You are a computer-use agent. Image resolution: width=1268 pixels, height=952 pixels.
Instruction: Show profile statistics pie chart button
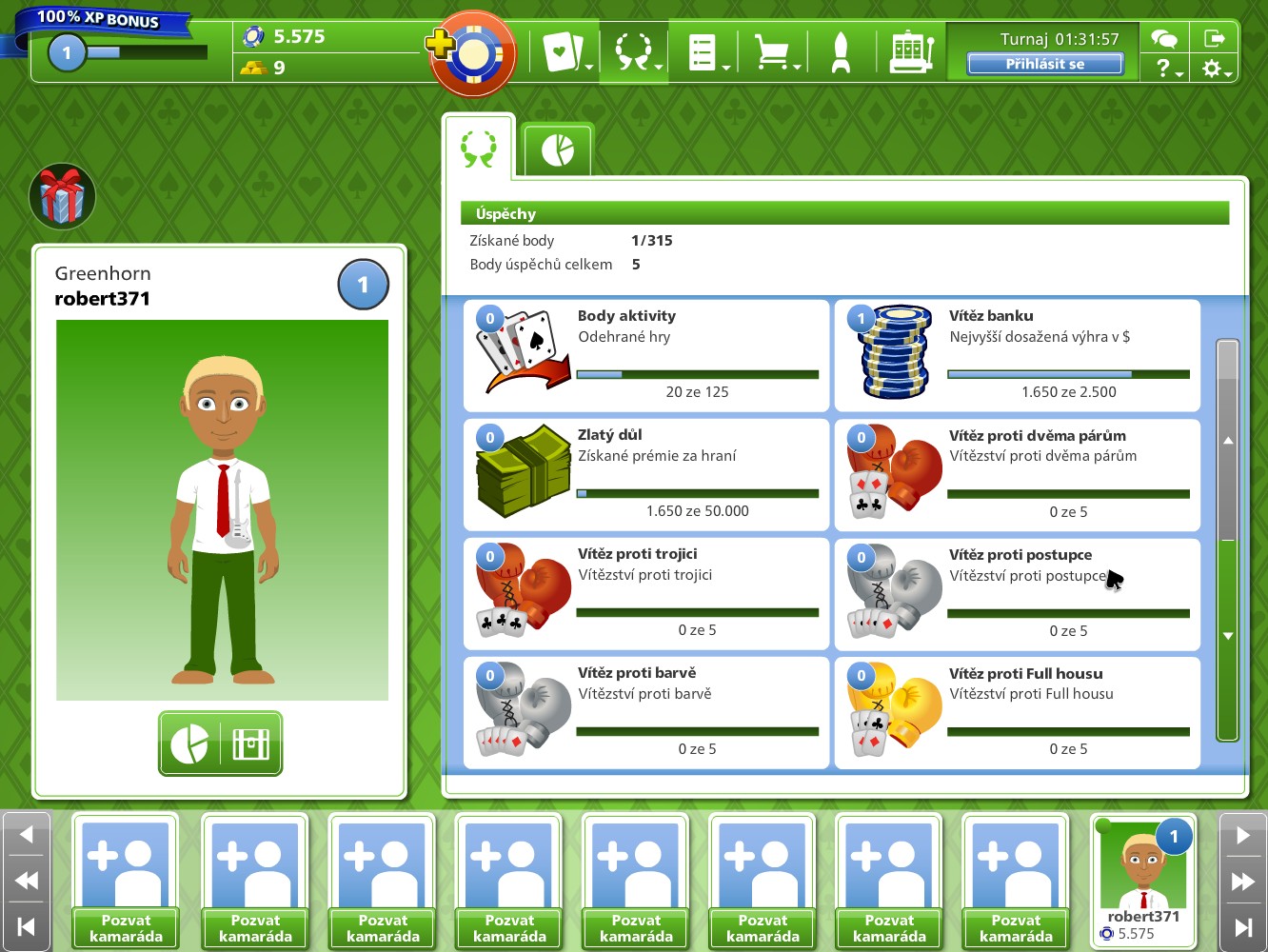[189, 744]
